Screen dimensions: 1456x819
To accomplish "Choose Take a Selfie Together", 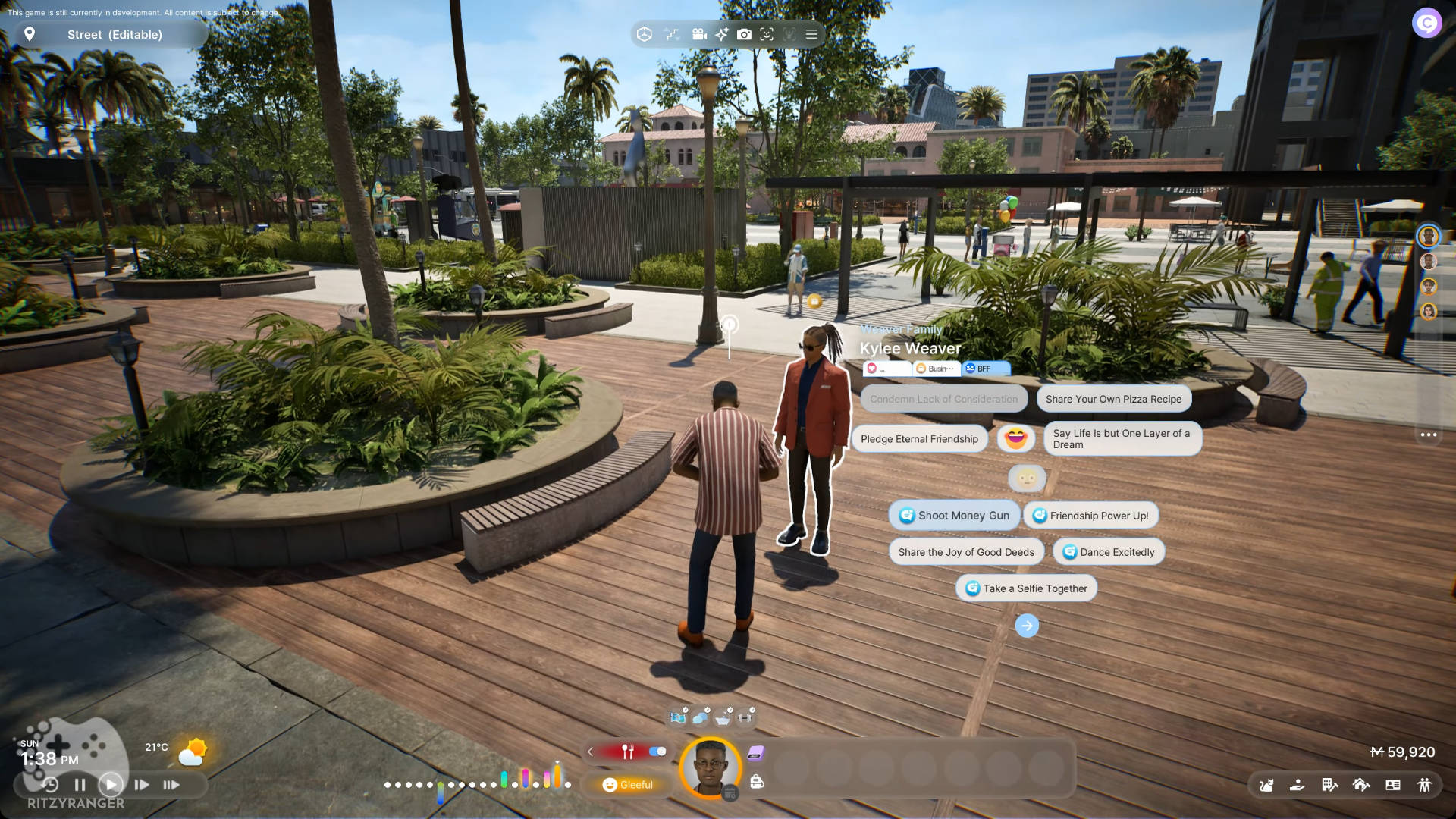I will click(1026, 588).
